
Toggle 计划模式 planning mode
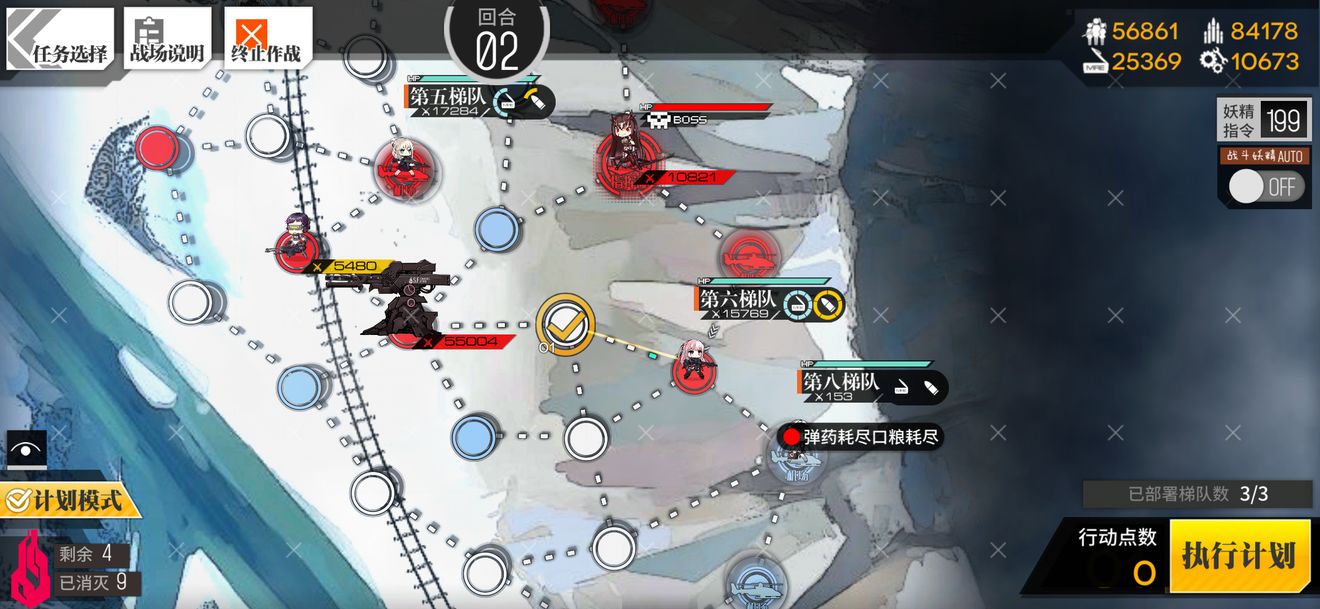(x=70, y=499)
